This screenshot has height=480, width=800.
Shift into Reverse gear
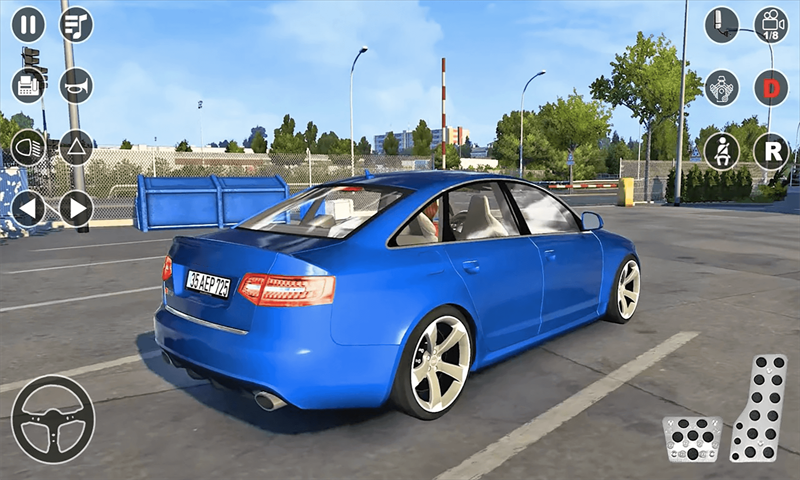coord(771,151)
